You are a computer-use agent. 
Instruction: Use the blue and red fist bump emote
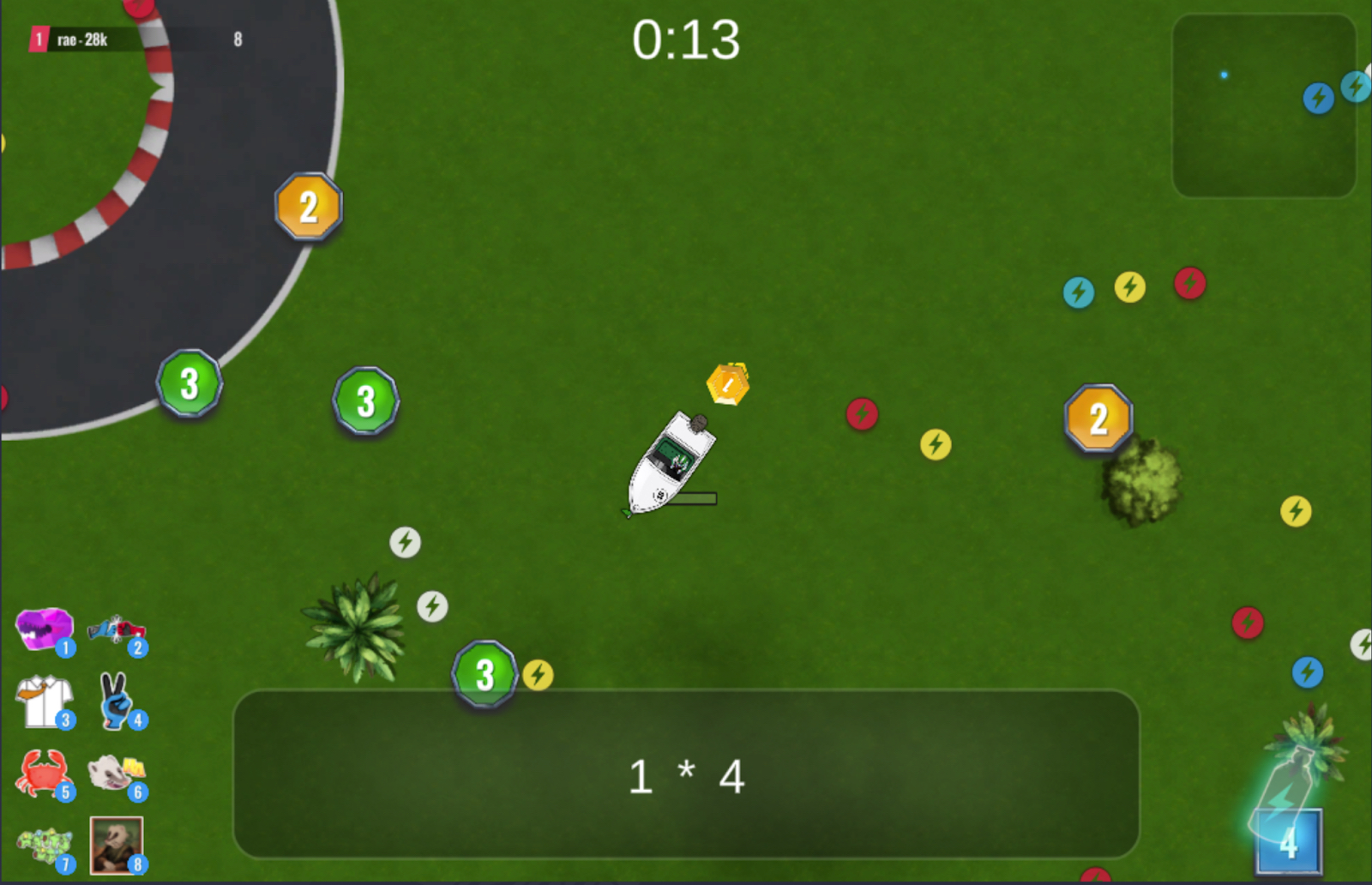coord(117,631)
